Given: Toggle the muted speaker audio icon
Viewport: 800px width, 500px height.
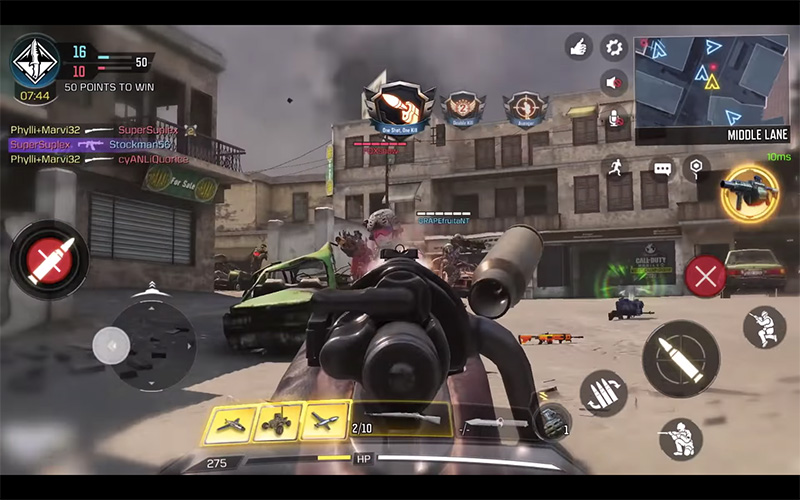Looking at the screenshot, I should pyautogui.click(x=613, y=82).
